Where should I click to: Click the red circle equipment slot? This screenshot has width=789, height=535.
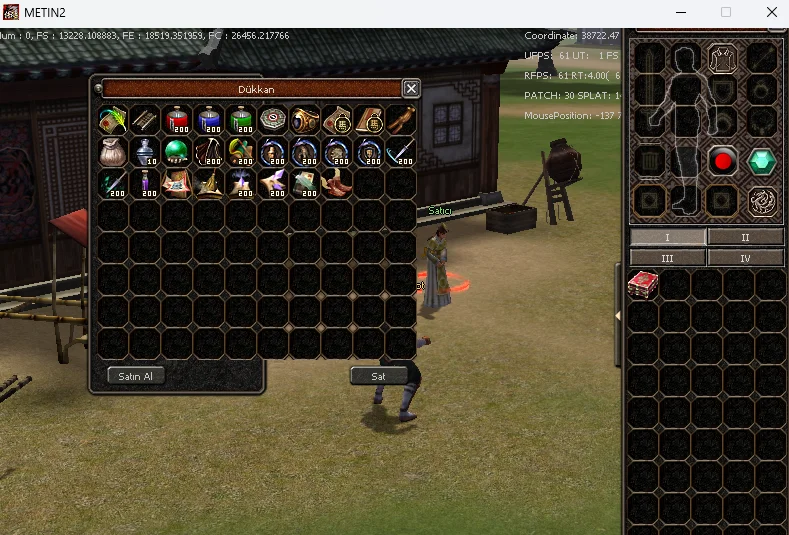(722, 161)
